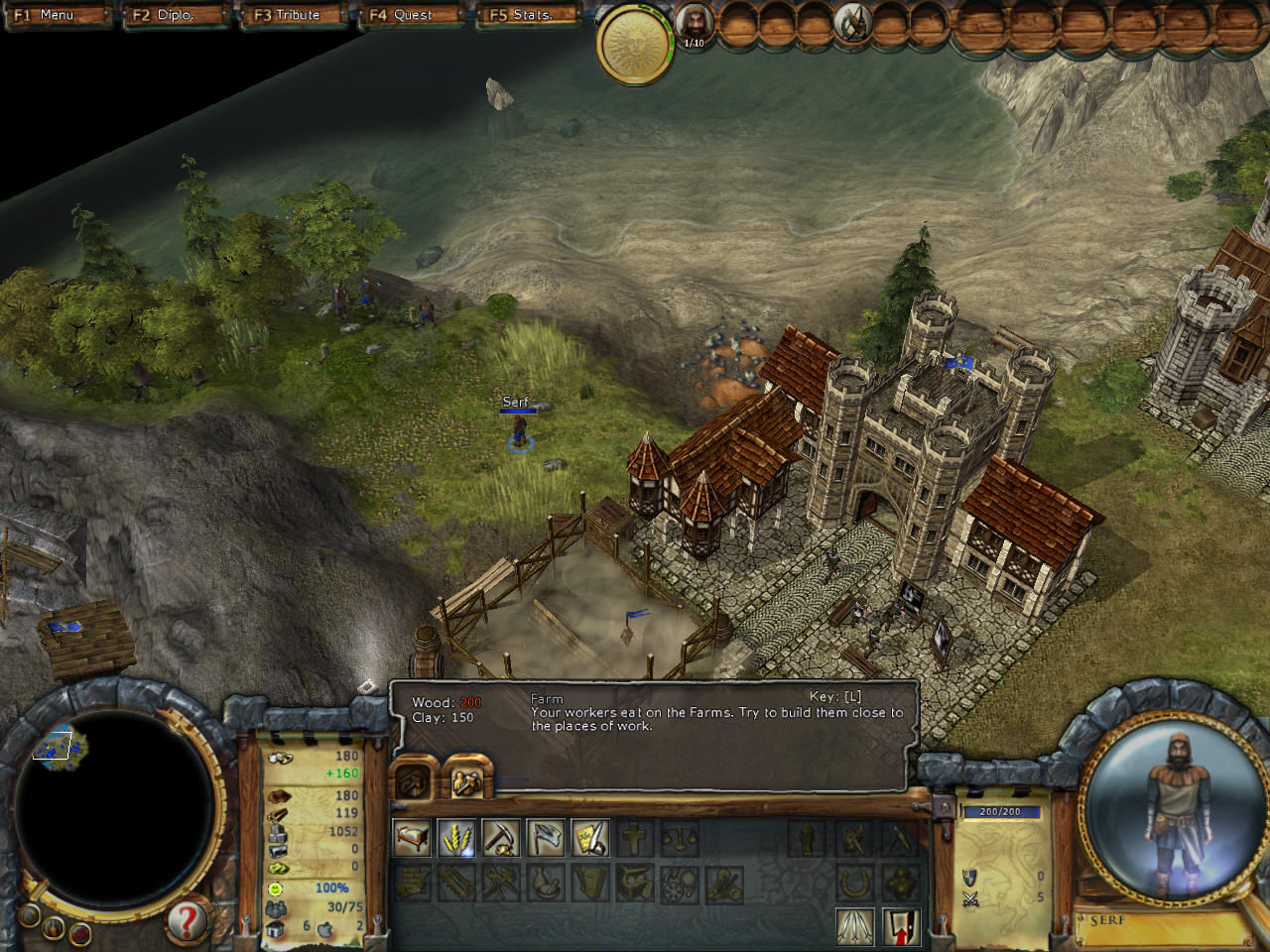Click the question mark help button
This screenshot has width=1270, height=952.
coord(185,922)
